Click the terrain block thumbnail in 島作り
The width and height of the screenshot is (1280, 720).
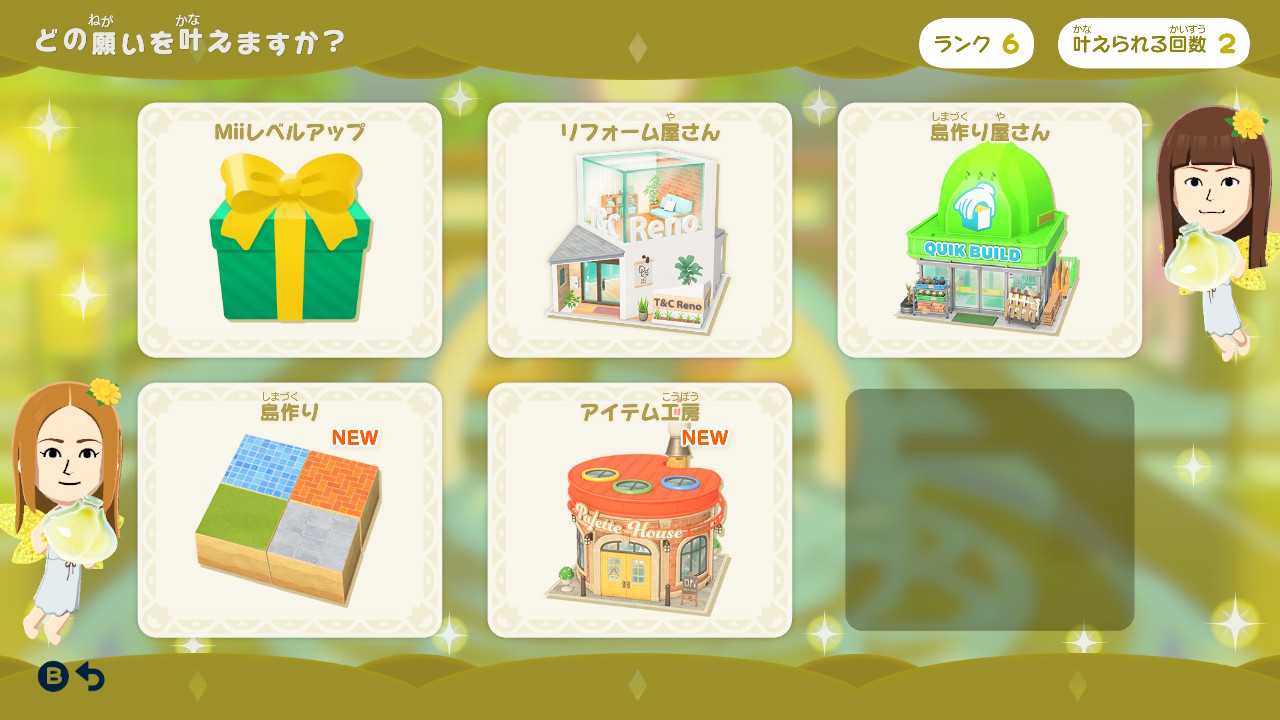pyautogui.click(x=289, y=515)
